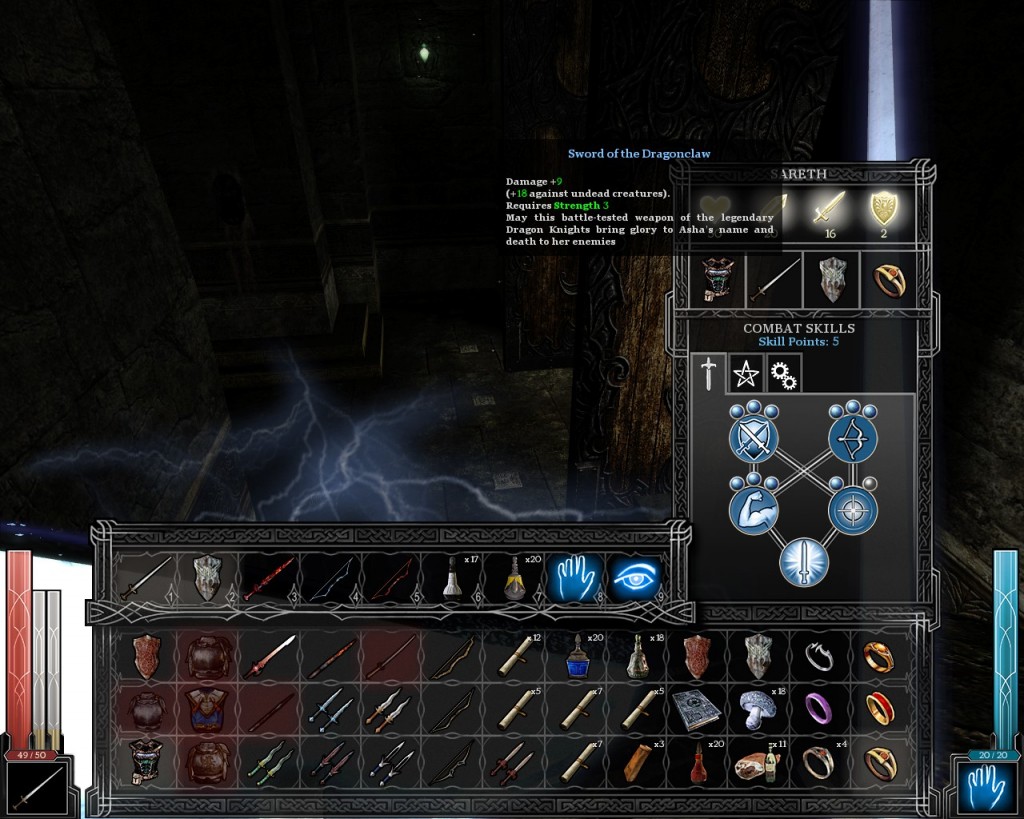
Task: Select the sword combat skills tab
Action: pyautogui.click(x=709, y=374)
